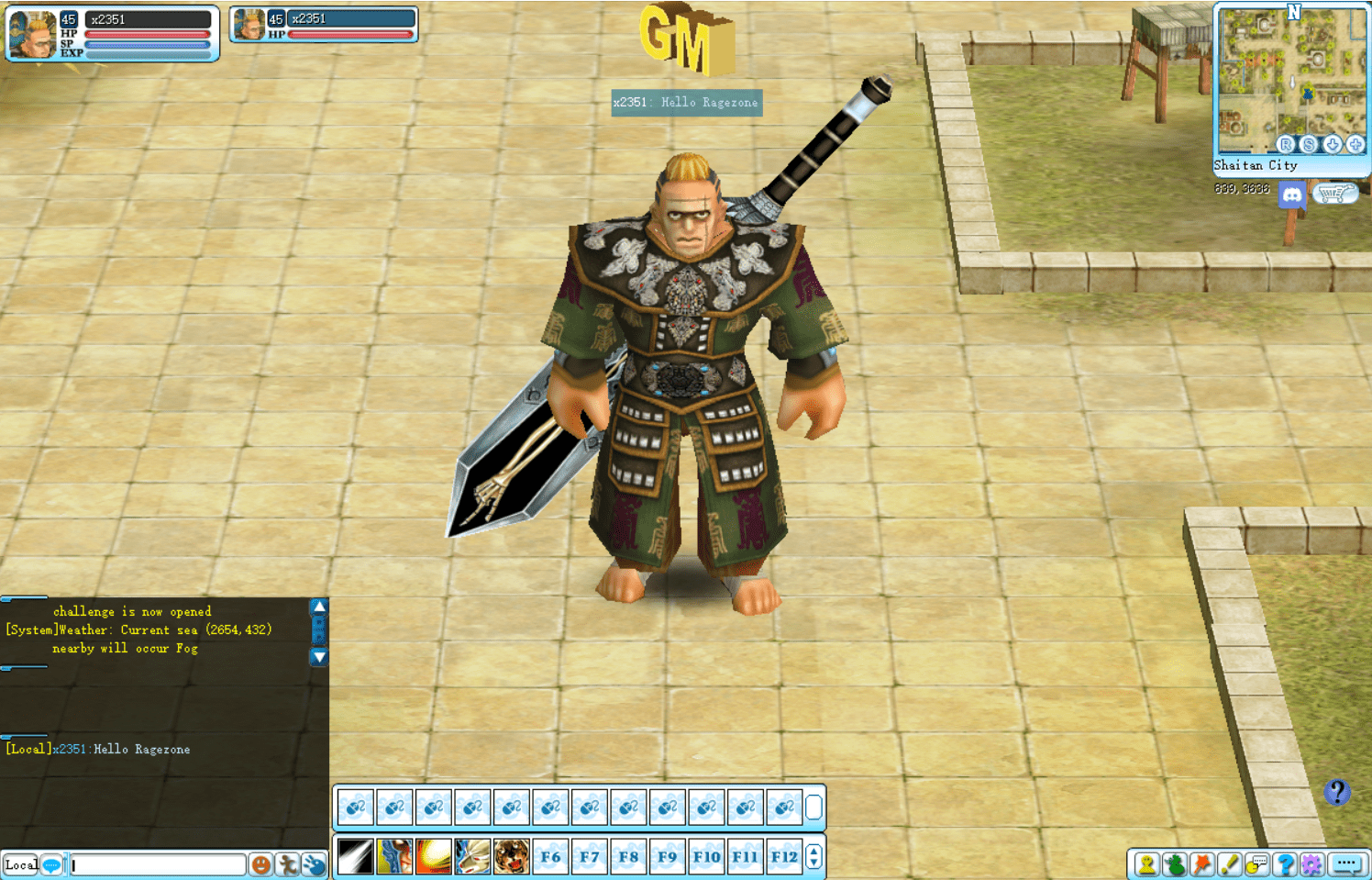
Task: Click the F6 hotkey slot
Action: 551,856
